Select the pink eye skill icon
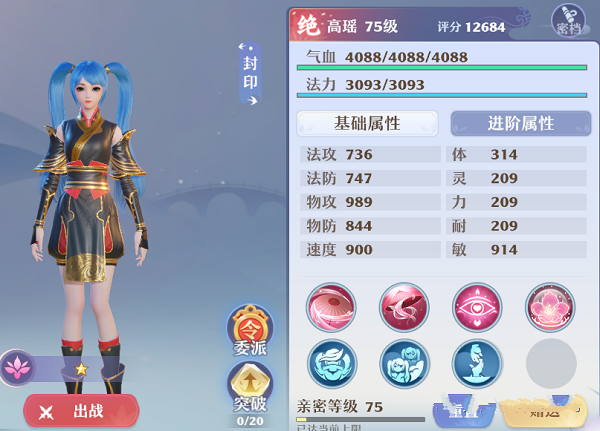The height and width of the screenshot is (431, 600). [477, 306]
